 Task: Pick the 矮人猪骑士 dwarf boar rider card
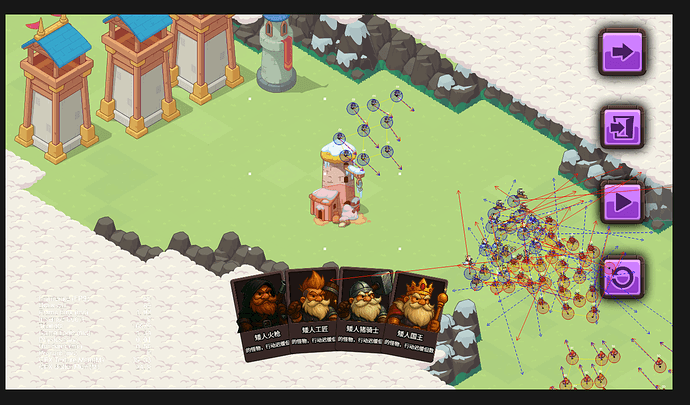(364, 312)
